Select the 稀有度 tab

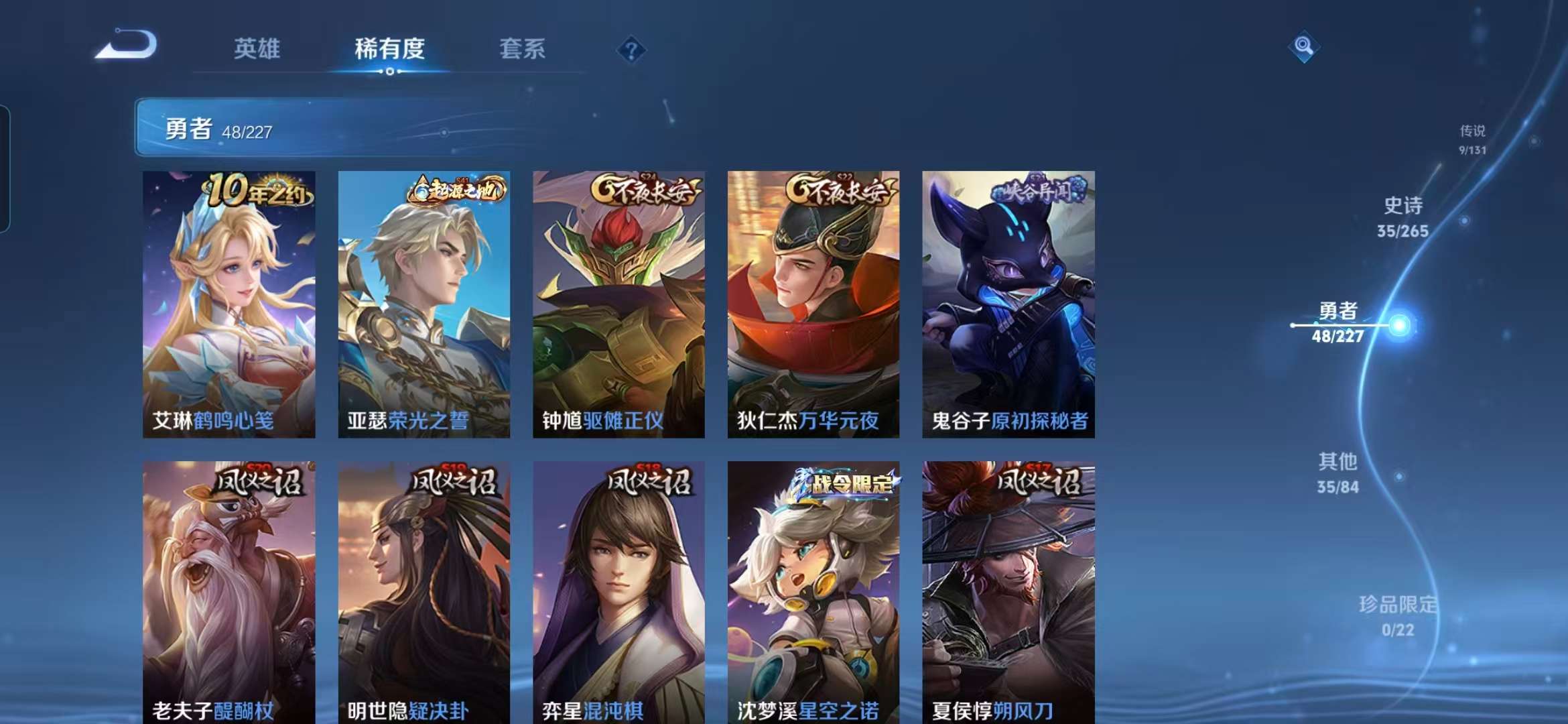click(389, 49)
